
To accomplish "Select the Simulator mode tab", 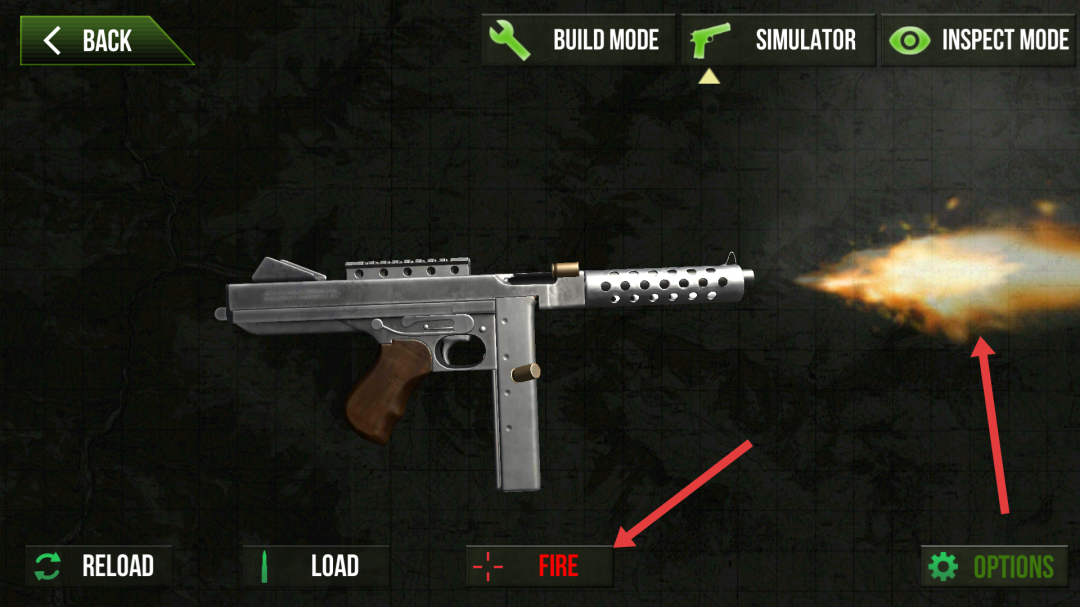I will pos(778,41).
